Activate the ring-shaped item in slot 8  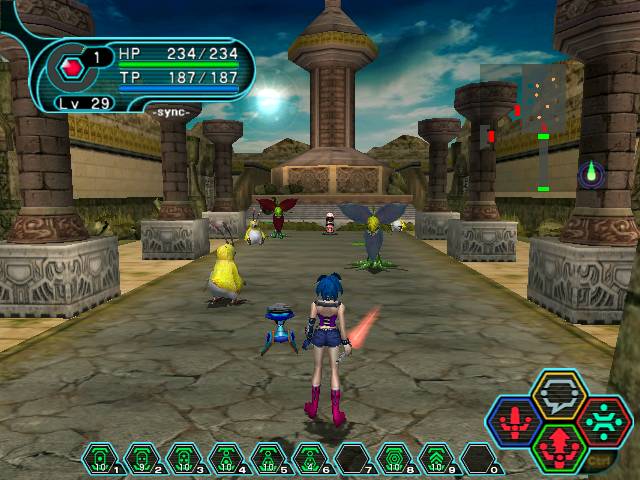tap(394, 458)
